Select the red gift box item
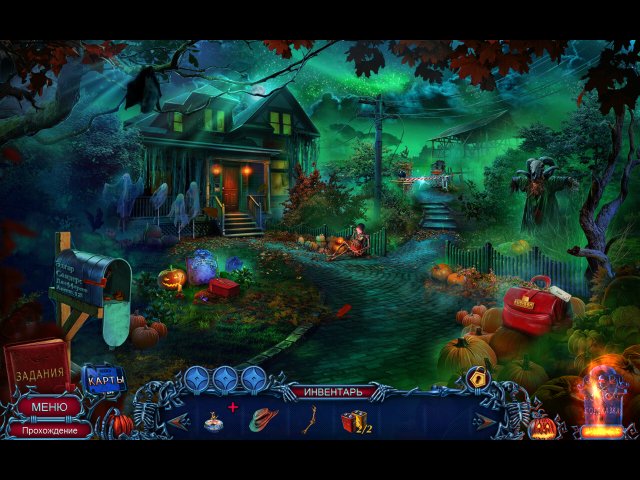 (x=355, y=421)
